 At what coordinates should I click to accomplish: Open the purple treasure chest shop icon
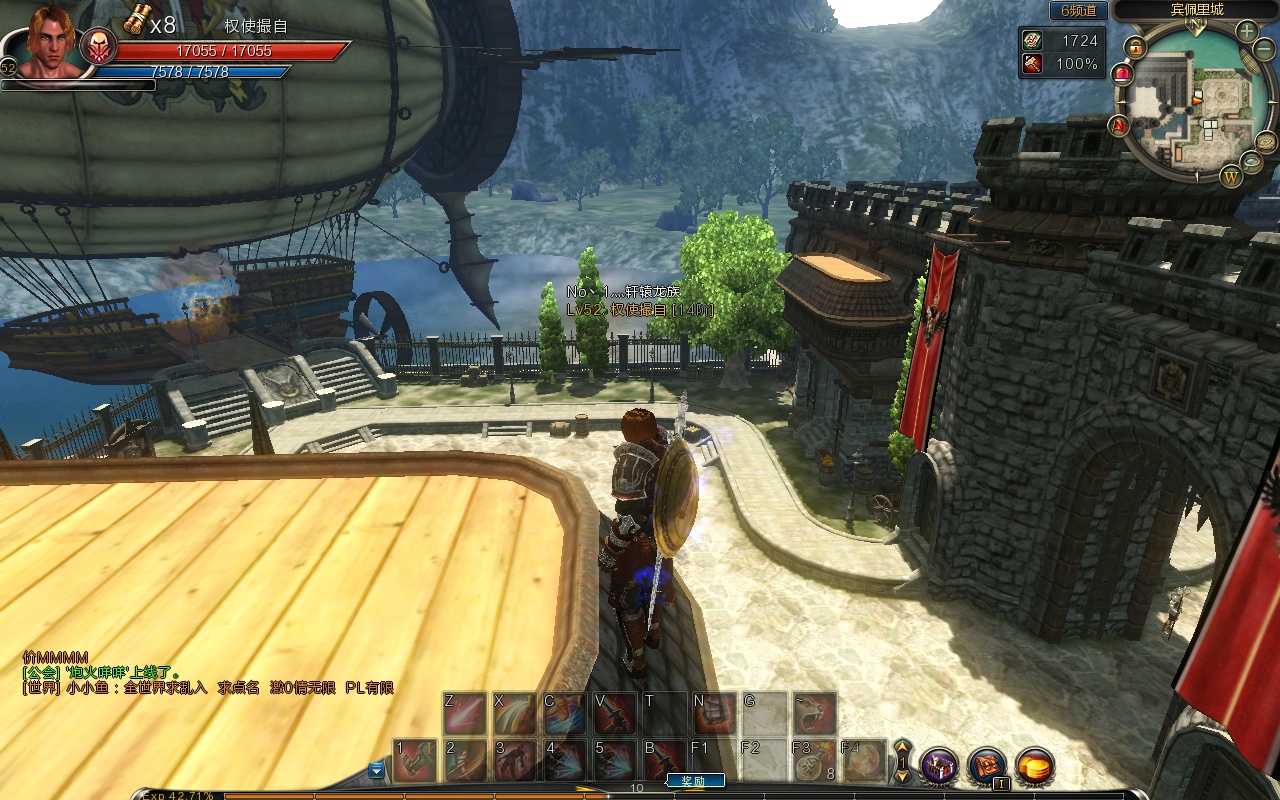(939, 766)
